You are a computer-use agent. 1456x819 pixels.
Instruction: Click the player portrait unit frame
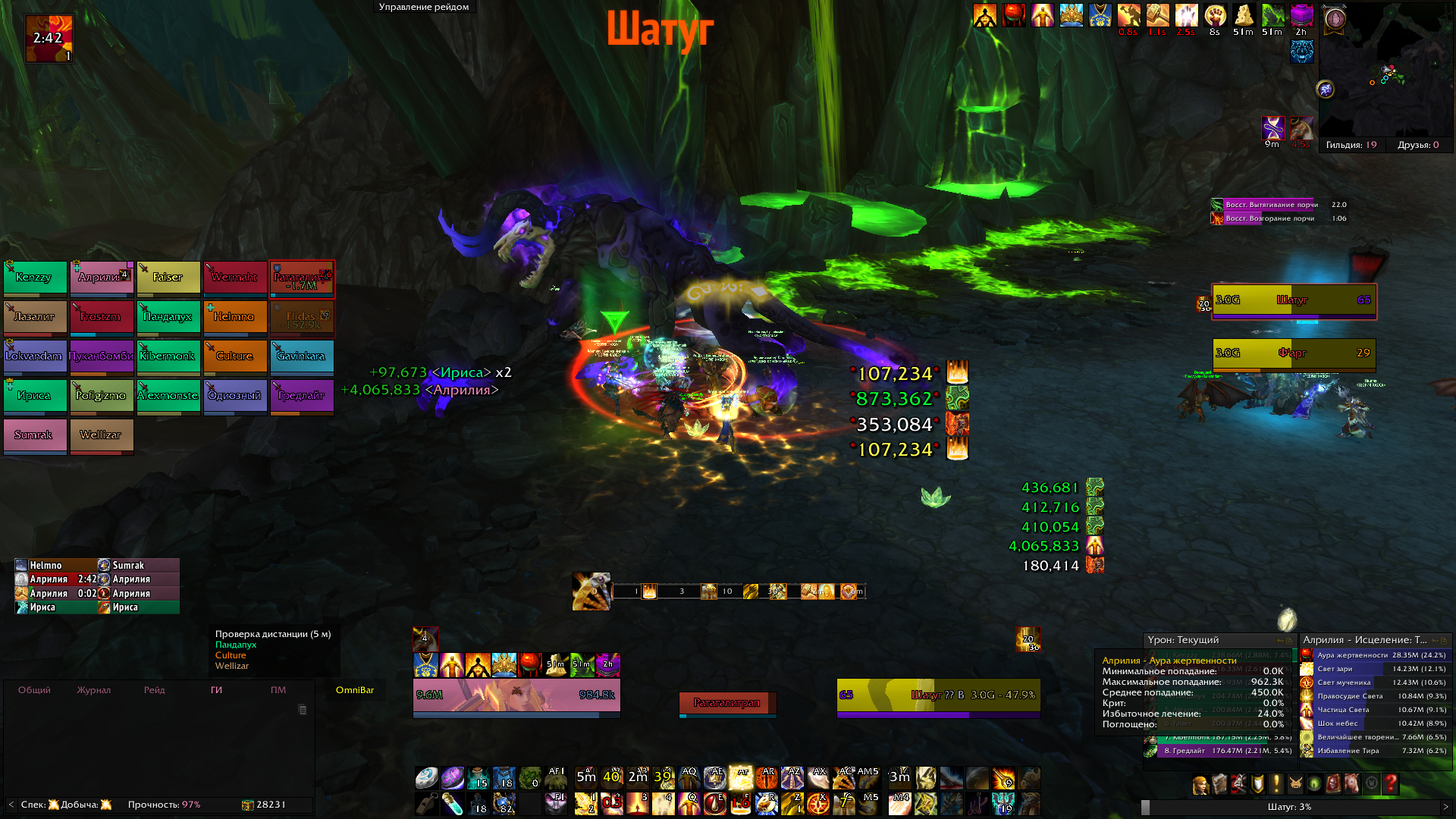click(516, 695)
